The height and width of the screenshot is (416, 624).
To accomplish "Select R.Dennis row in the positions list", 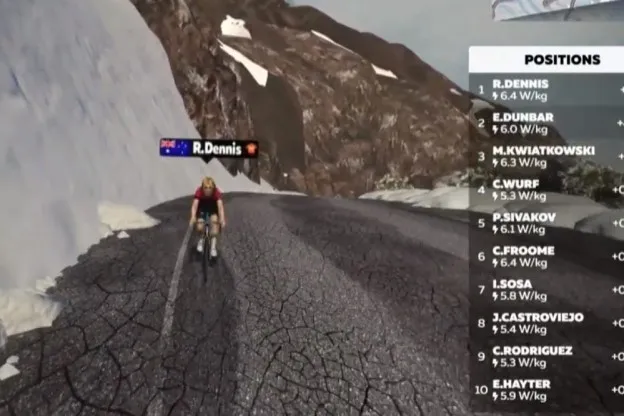I will click(545, 89).
